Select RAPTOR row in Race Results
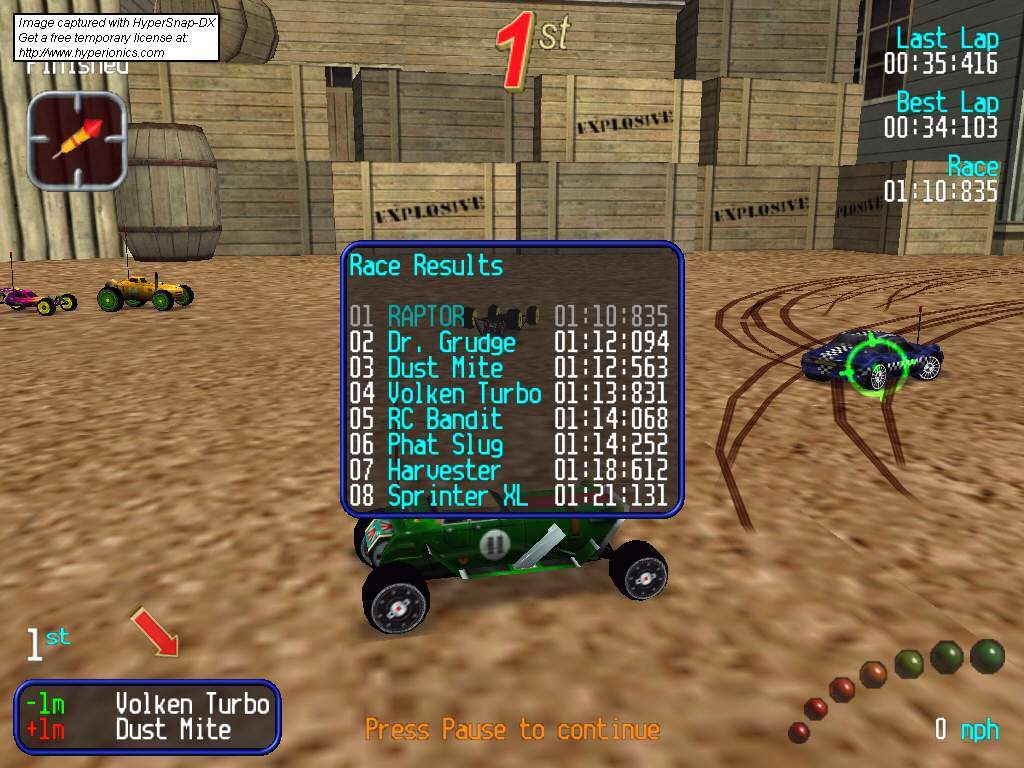 pyautogui.click(x=508, y=317)
